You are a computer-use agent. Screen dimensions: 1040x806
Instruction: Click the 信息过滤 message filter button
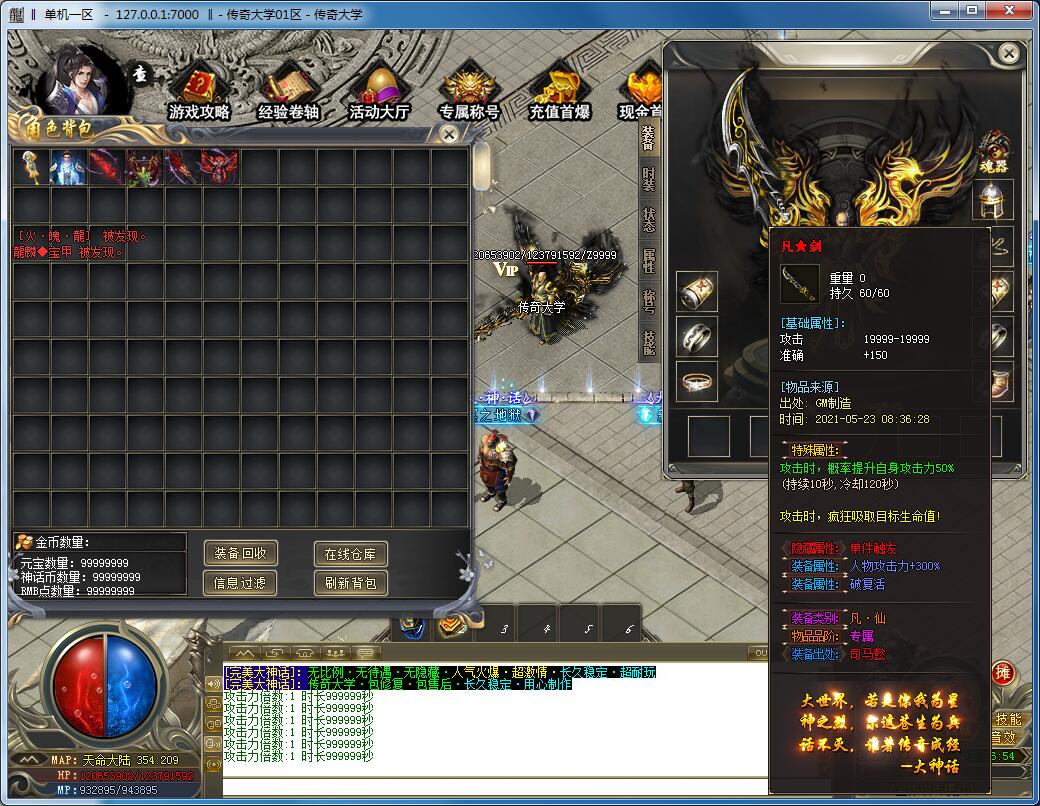coord(240,583)
